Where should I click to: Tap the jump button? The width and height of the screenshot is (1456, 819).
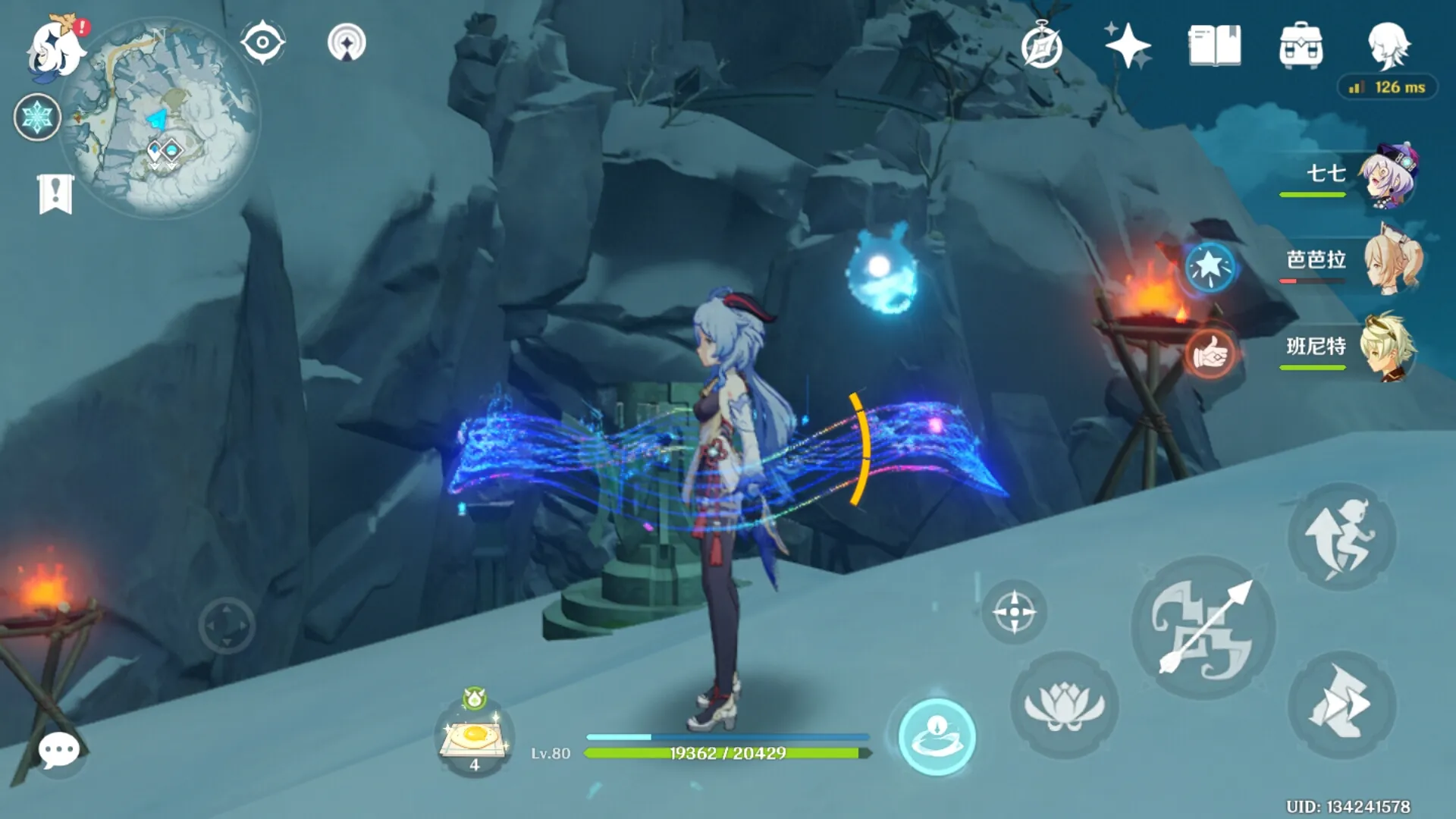pos(1341,537)
